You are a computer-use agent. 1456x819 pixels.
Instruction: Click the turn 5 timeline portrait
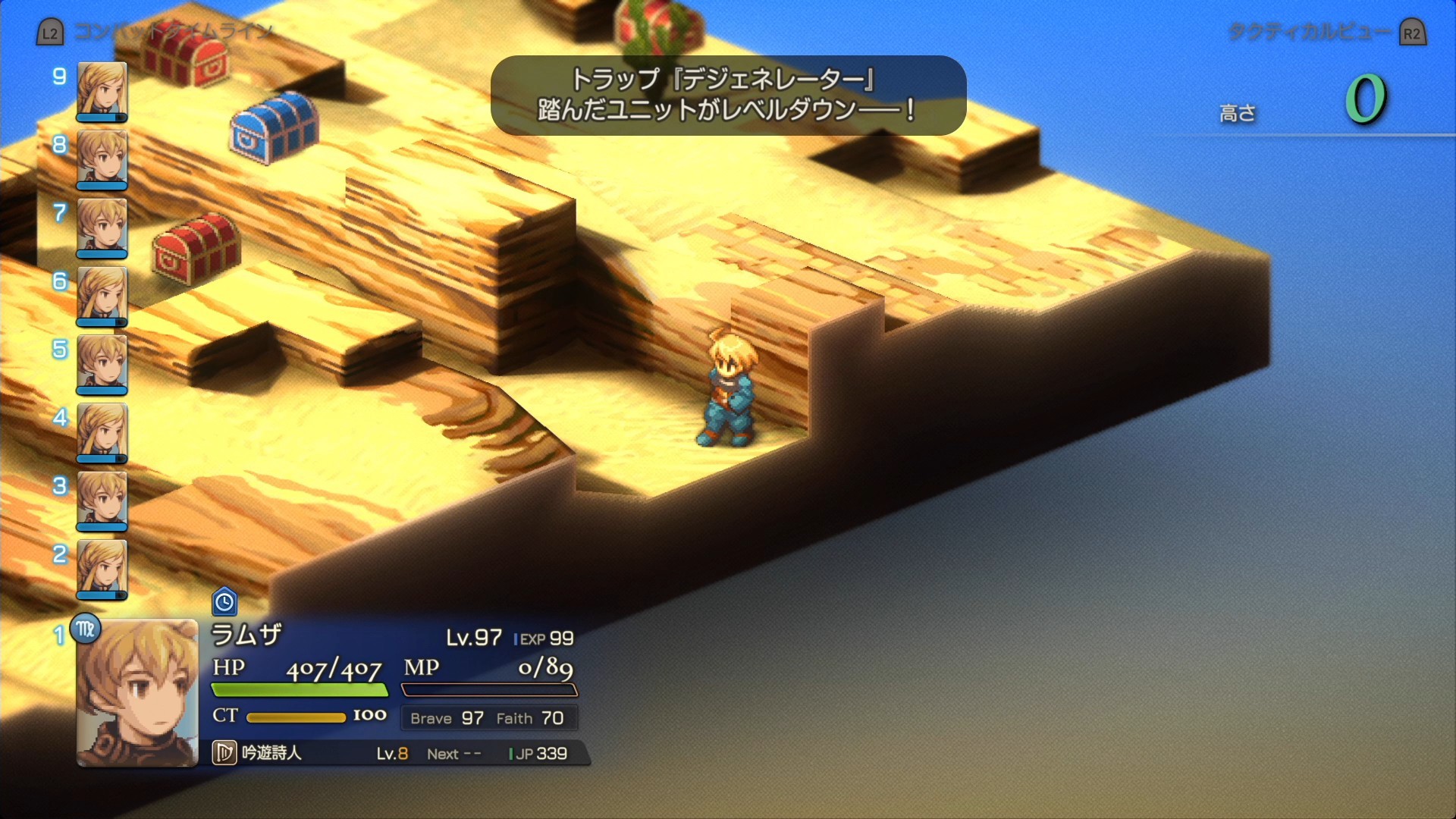(x=102, y=364)
